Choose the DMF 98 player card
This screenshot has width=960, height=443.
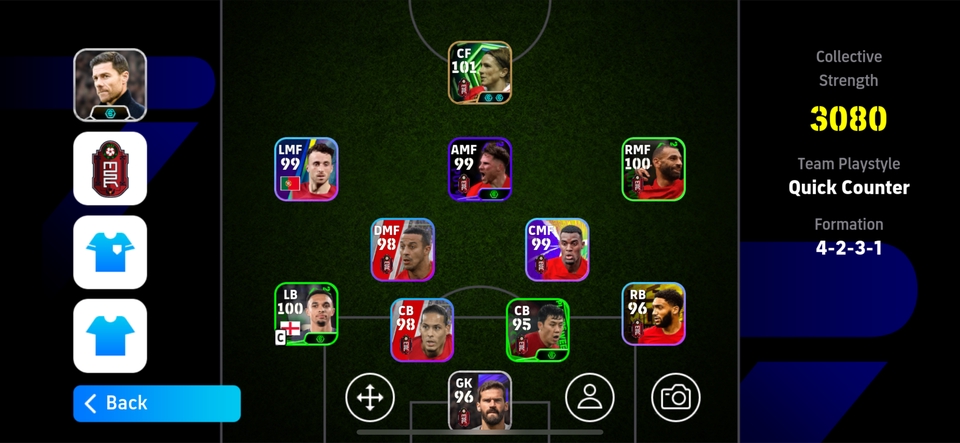point(403,249)
